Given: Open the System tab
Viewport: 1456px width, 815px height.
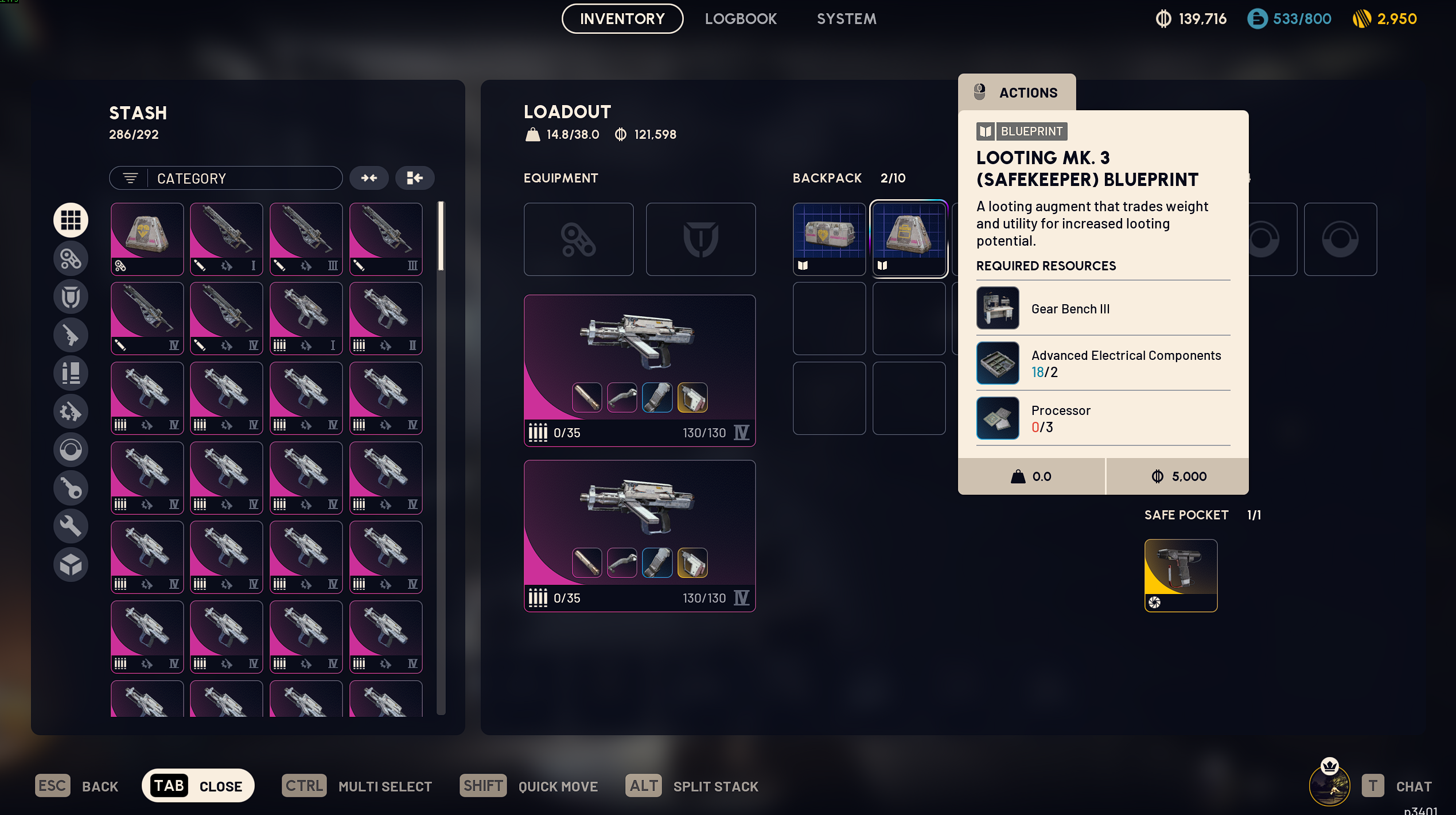Looking at the screenshot, I should pyautogui.click(x=846, y=19).
